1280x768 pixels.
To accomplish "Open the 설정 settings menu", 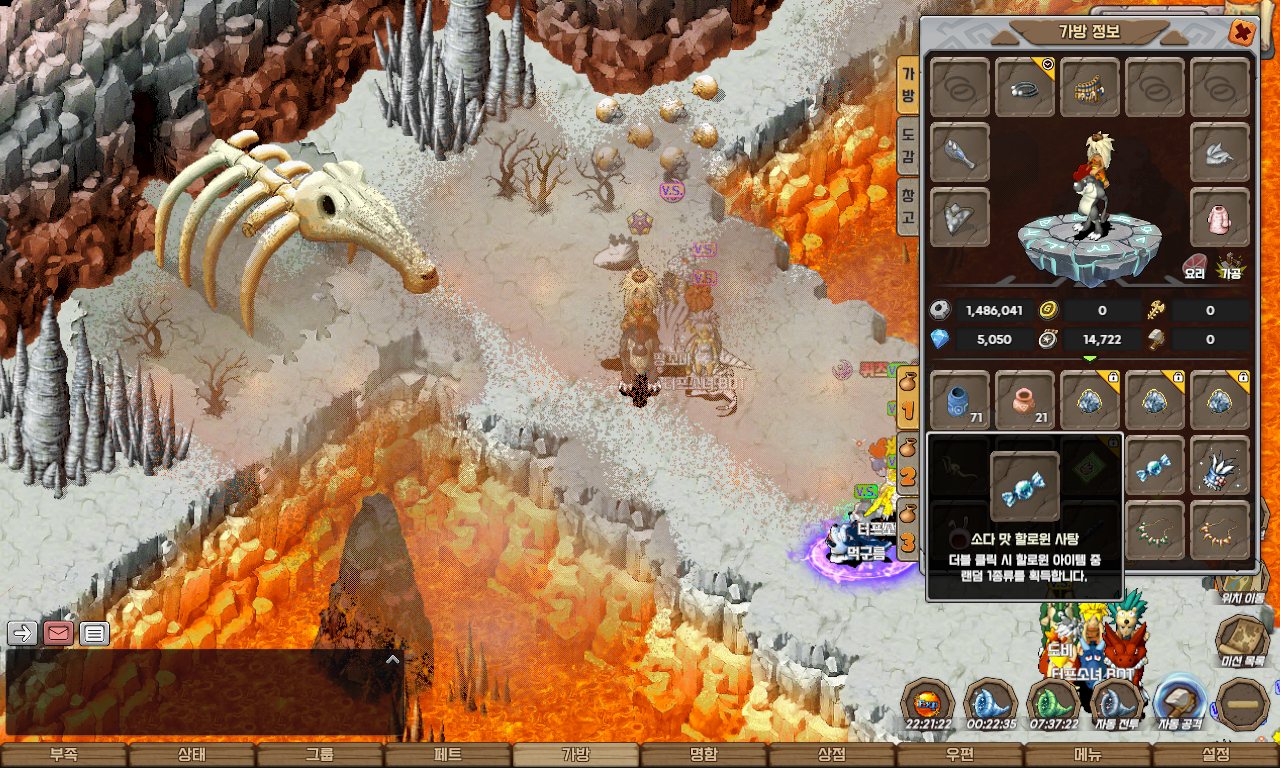I will point(1216,755).
